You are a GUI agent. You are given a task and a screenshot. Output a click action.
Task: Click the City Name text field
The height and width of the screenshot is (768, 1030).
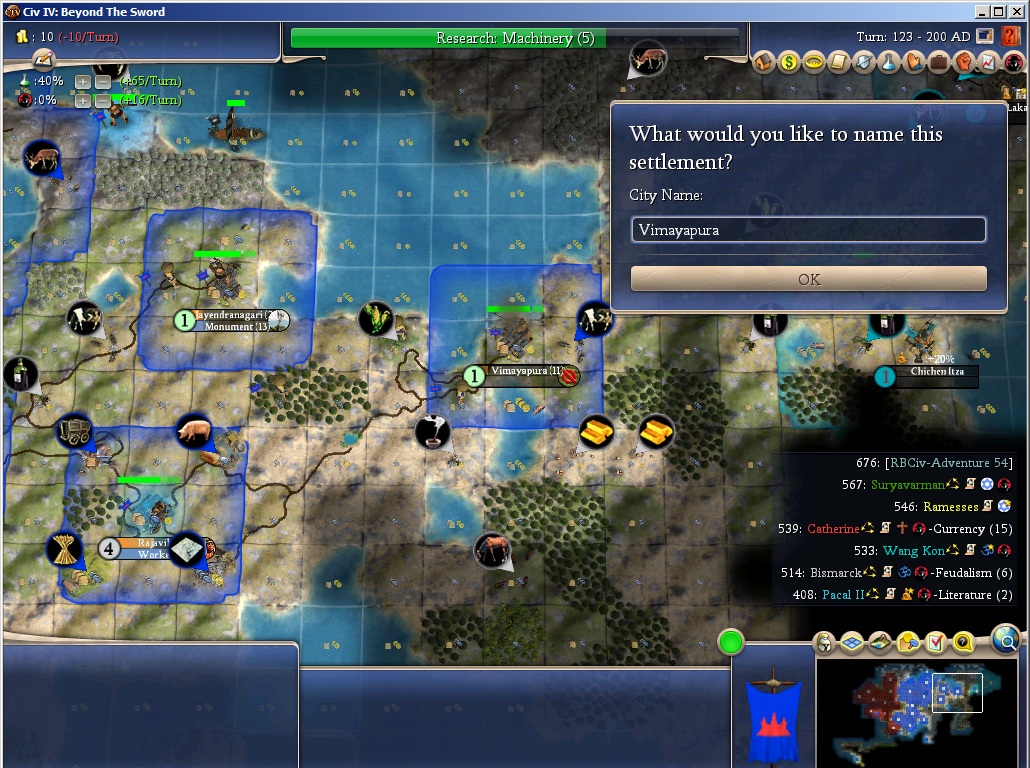click(808, 230)
